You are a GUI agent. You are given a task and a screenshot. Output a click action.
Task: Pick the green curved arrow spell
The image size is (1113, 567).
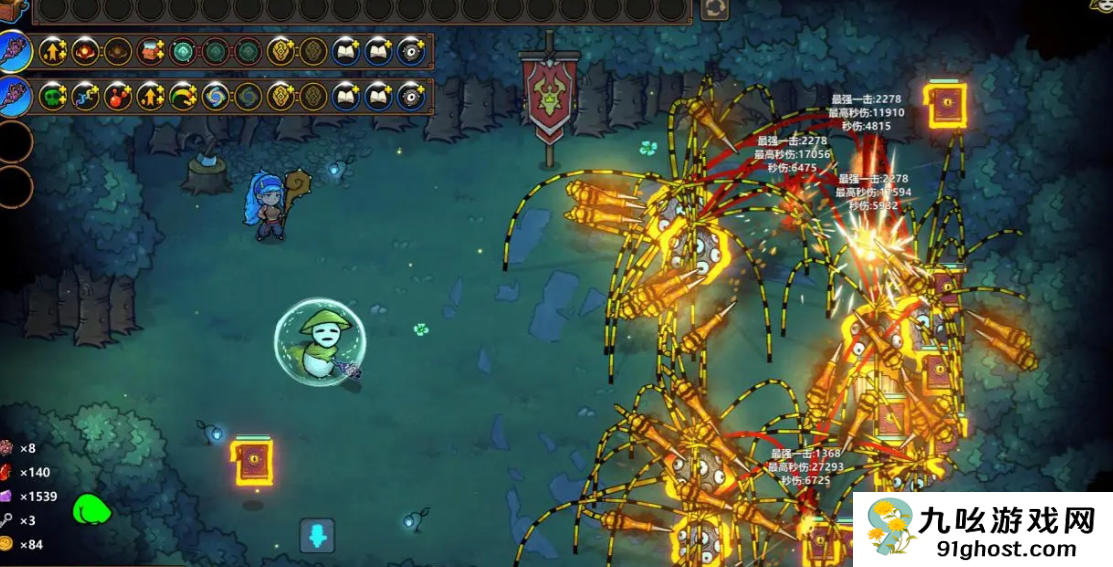tap(183, 96)
